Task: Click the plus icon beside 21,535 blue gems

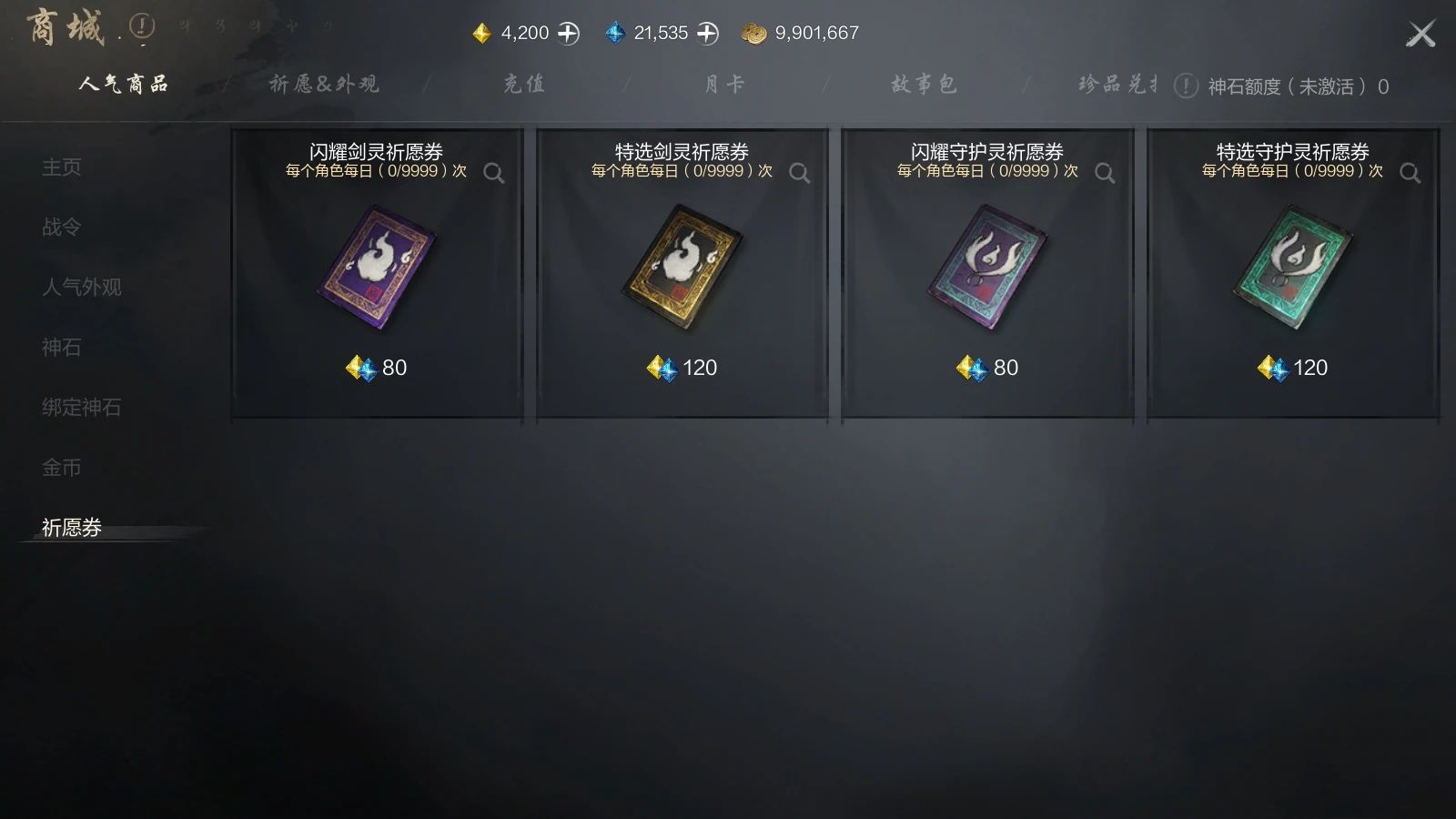Action: pyautogui.click(x=706, y=32)
